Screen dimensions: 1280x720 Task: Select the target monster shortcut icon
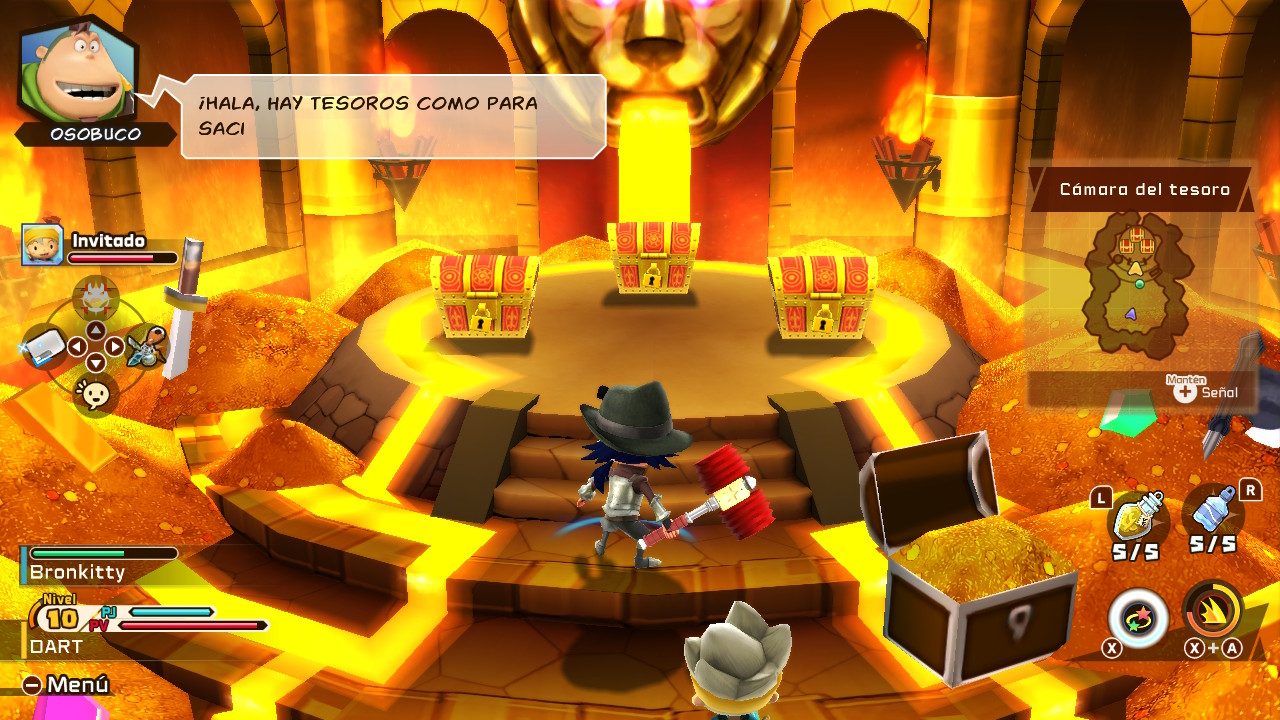click(x=96, y=295)
